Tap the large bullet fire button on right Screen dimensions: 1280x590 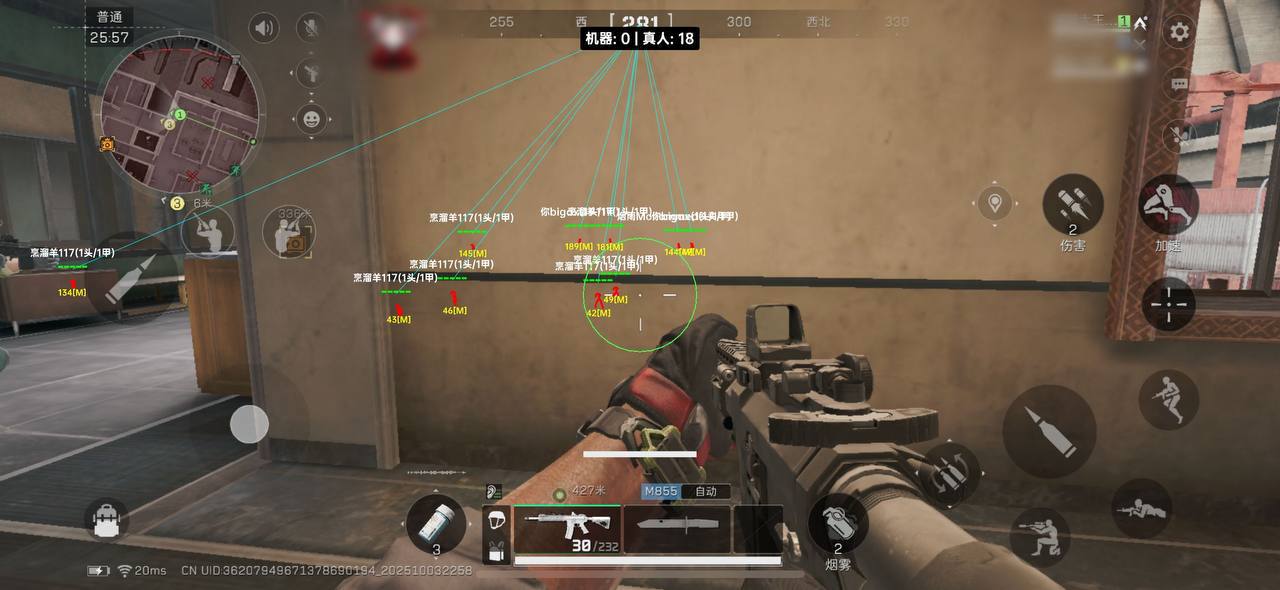pyautogui.click(x=1049, y=431)
